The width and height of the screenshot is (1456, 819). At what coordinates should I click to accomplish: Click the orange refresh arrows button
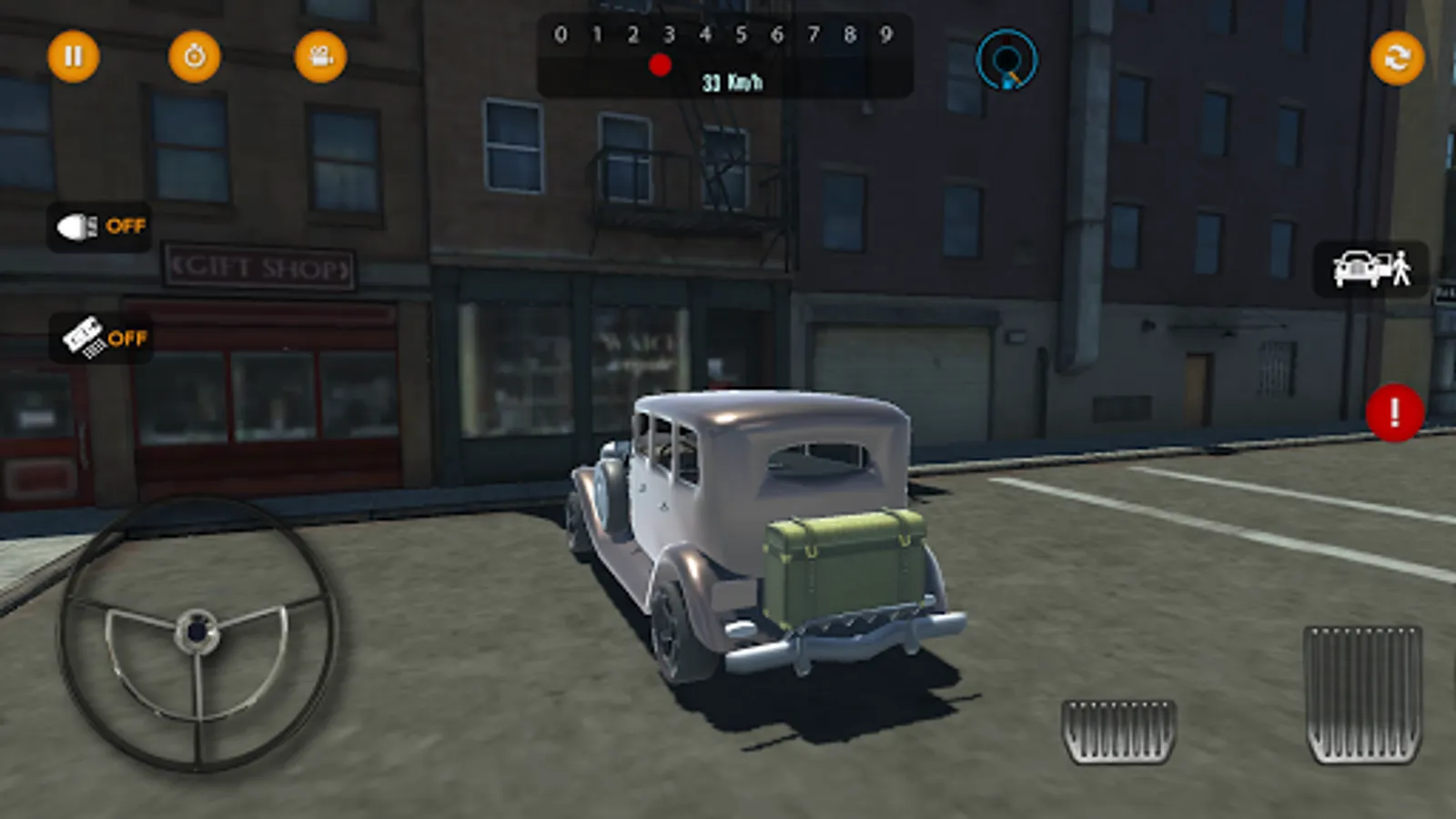point(1397,58)
